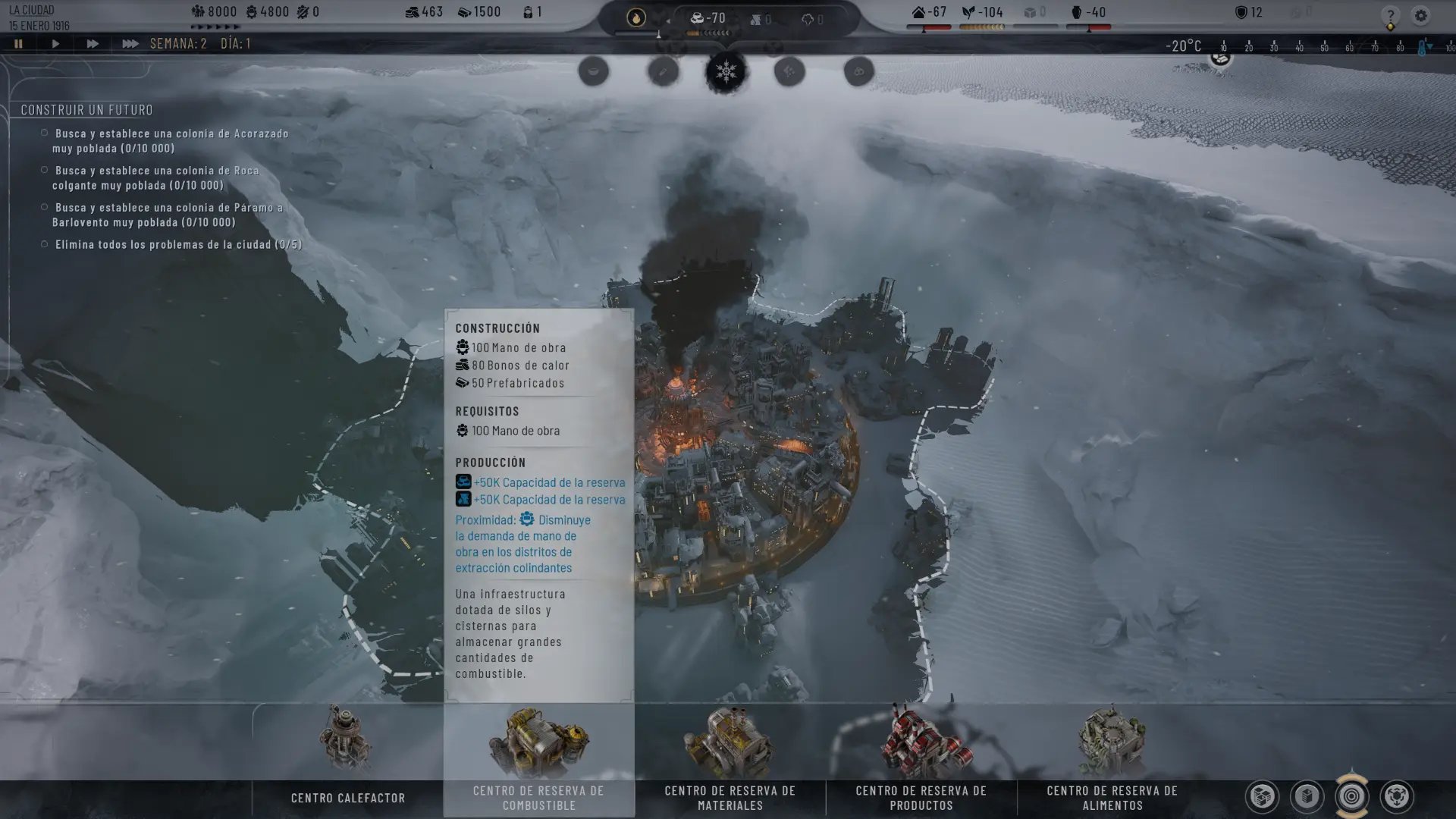Pick Centro de Reserva de Productos
The height and width of the screenshot is (819, 1456).
(x=921, y=758)
